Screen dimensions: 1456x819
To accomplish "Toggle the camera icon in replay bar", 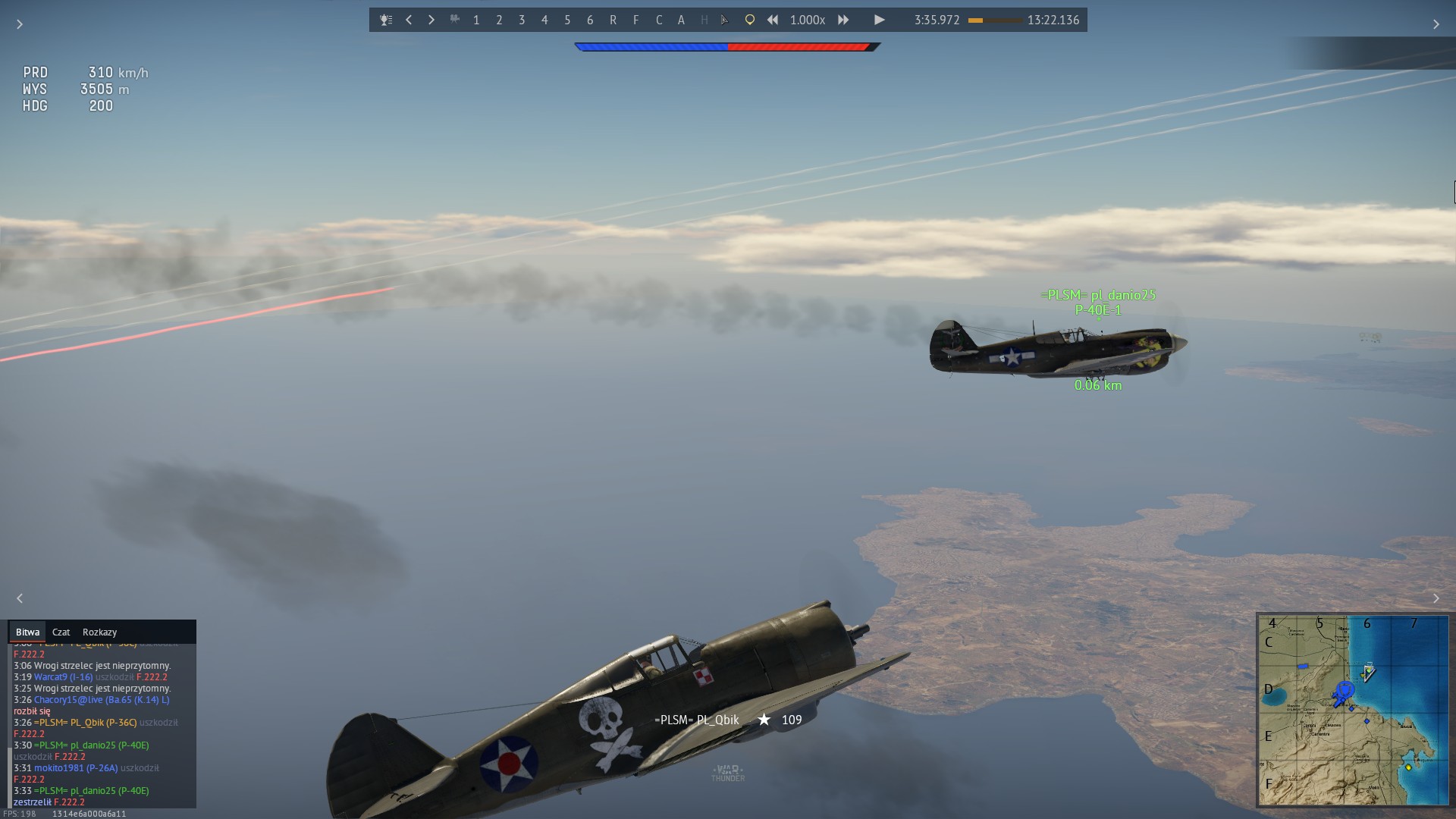I will [454, 20].
